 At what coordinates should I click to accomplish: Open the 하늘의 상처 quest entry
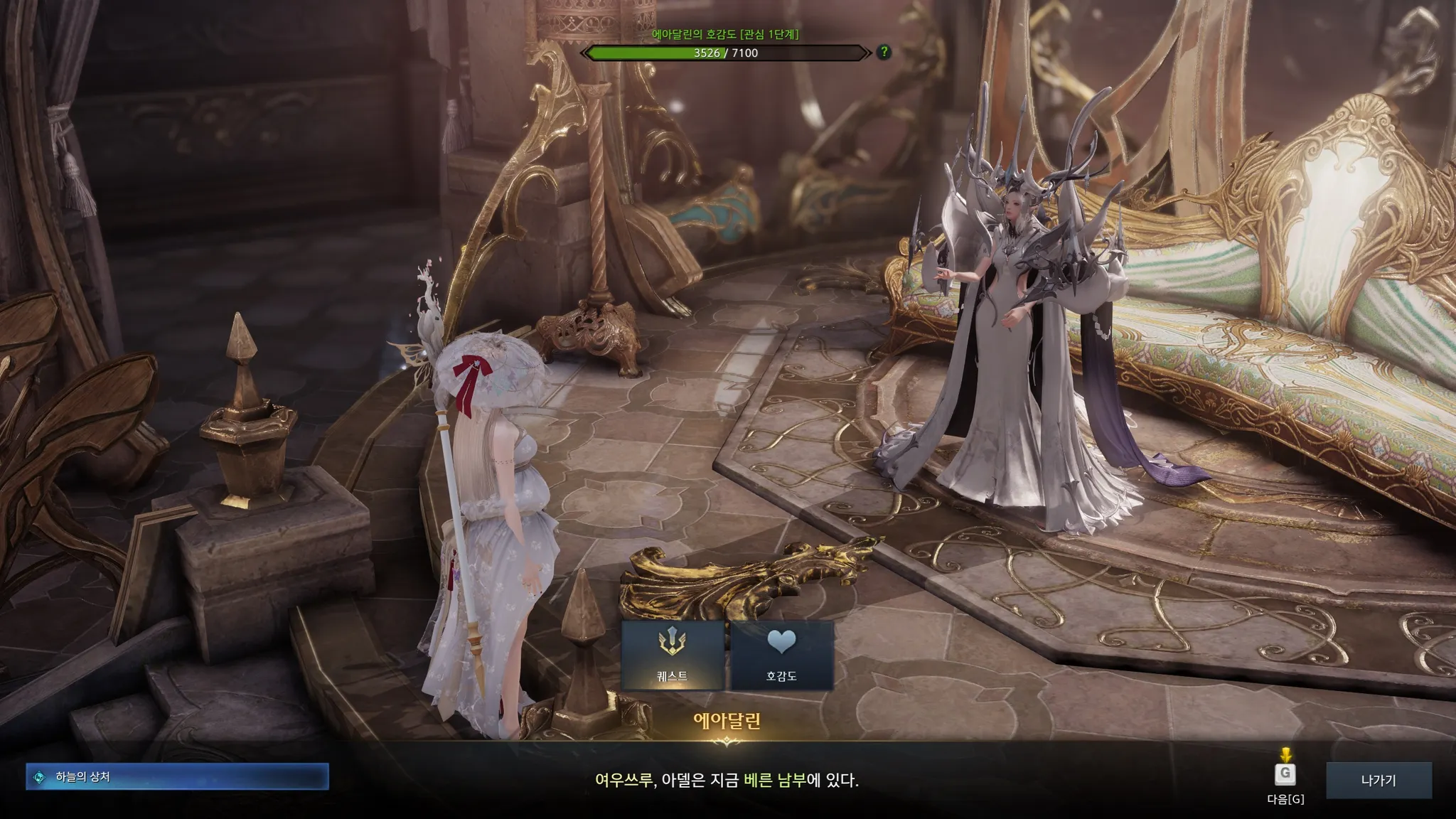click(x=177, y=777)
